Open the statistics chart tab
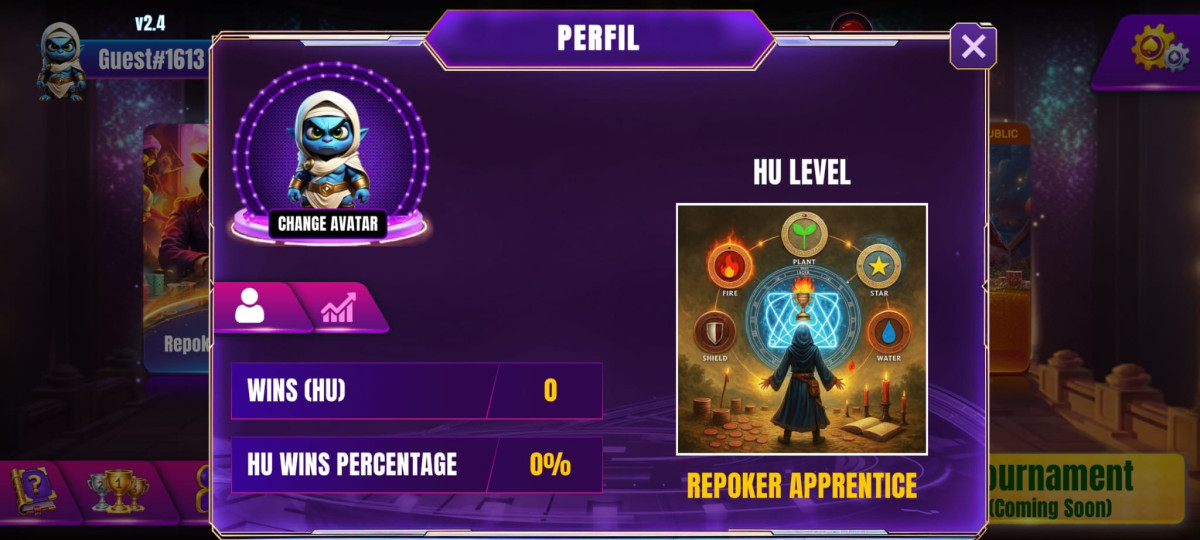Screen dimensions: 1200x540 340,307
